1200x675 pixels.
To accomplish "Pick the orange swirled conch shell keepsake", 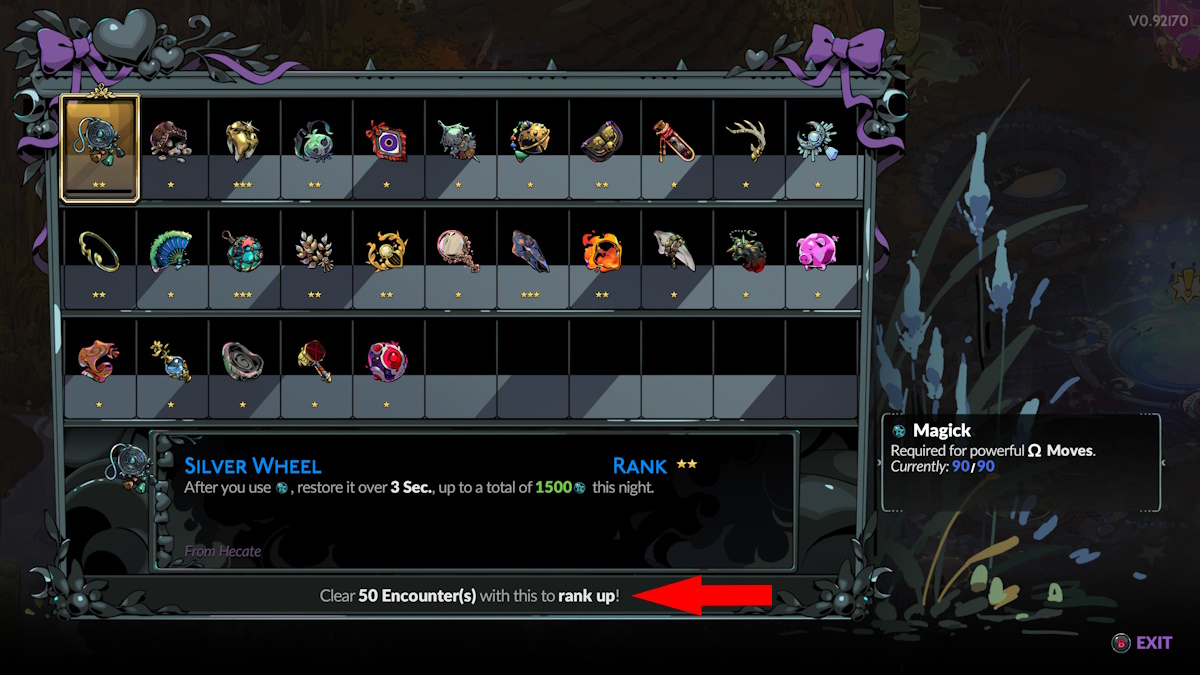I will point(100,361).
